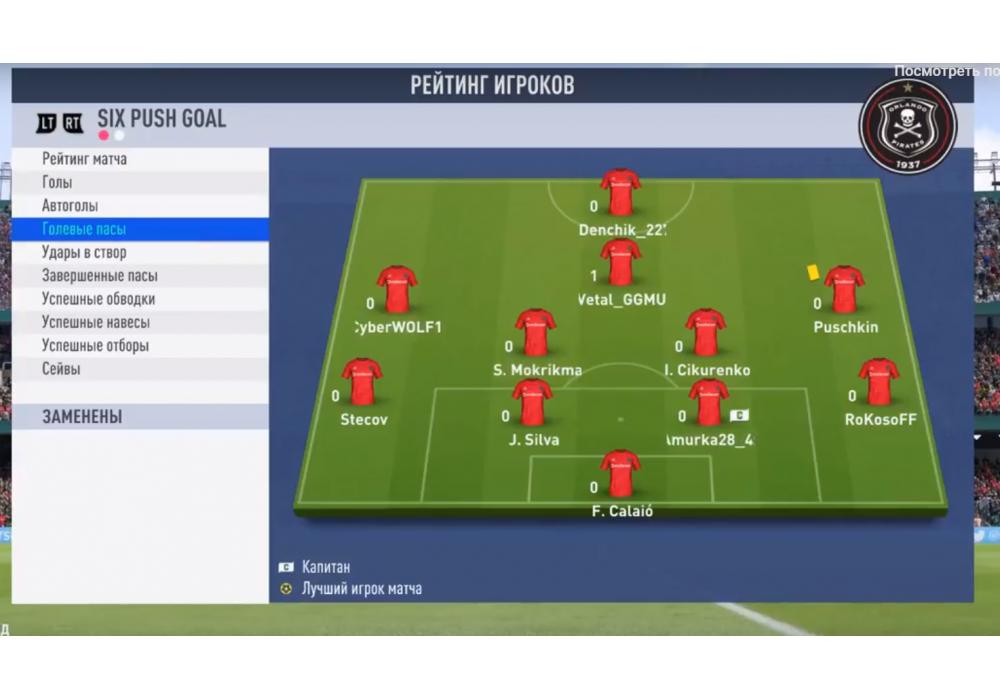Click defender J. Silva's jersey

(x=532, y=402)
